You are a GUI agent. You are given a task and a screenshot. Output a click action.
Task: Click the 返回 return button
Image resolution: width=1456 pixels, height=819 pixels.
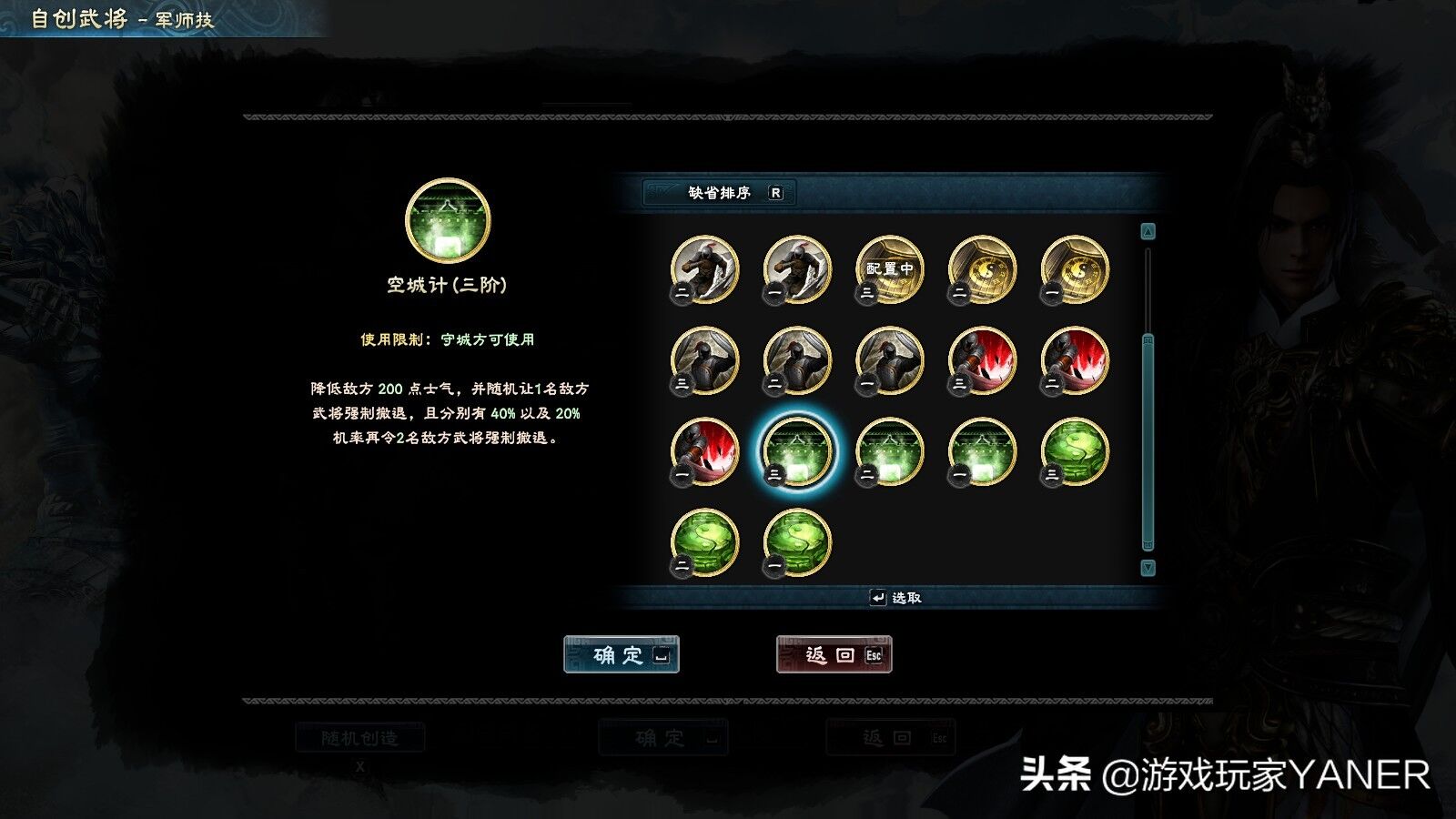[x=833, y=656]
